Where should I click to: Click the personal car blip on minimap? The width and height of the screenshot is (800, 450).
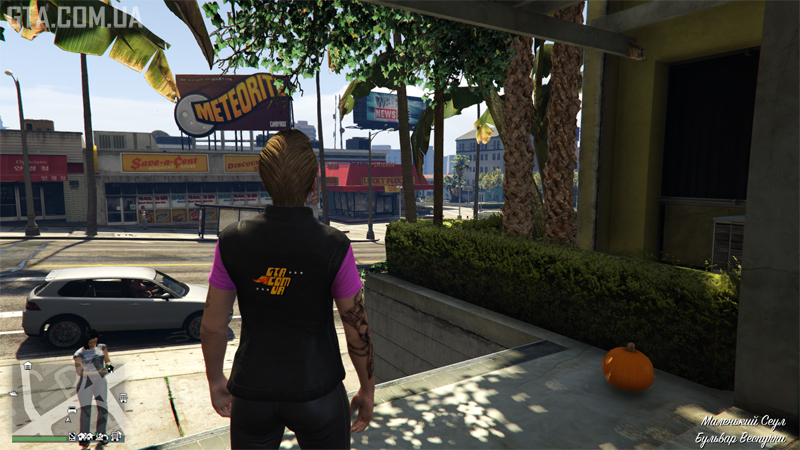(71, 411)
